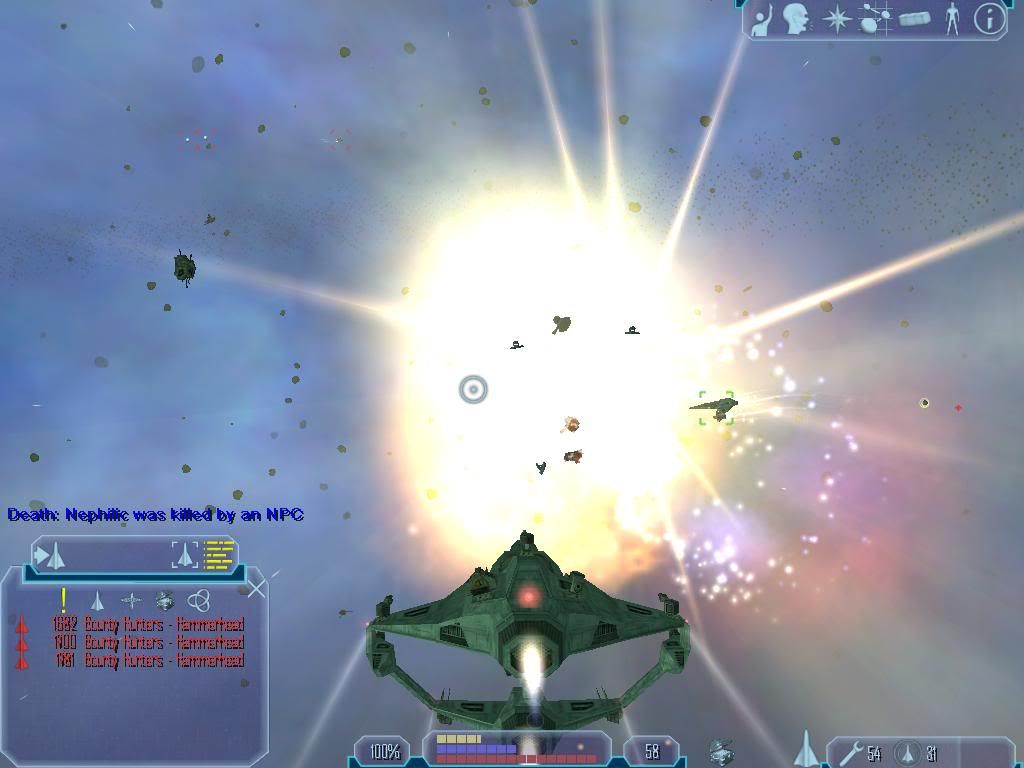Viewport: 1024px width, 768px height.
Task: Open the chat via talking-head icon
Action: click(x=796, y=19)
